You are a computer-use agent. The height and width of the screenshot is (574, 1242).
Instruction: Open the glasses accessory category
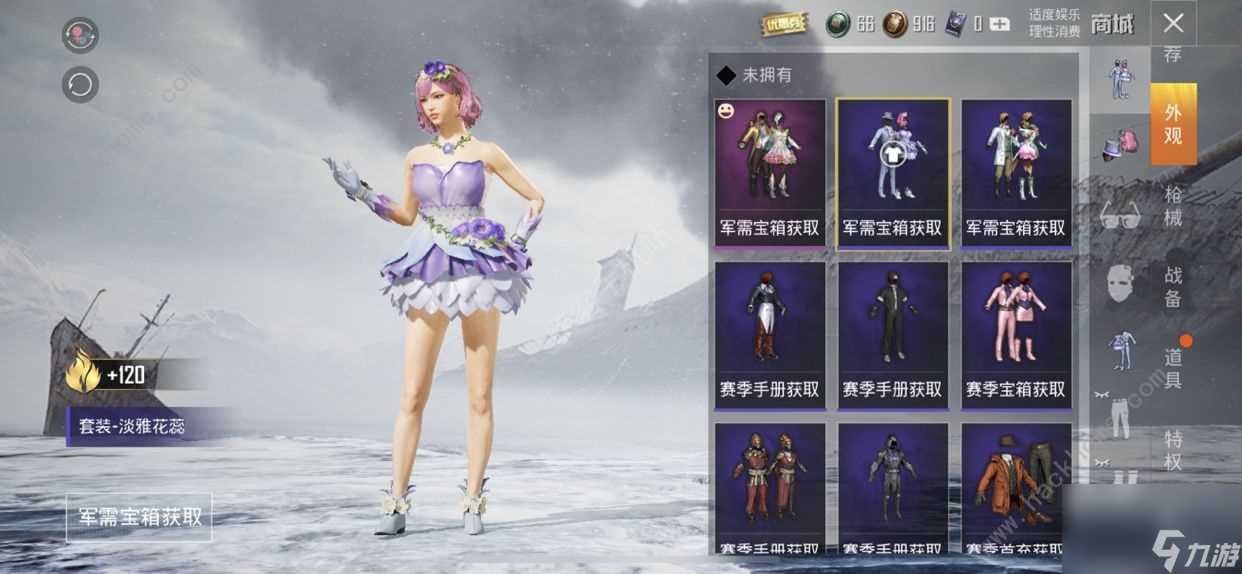coord(1120,215)
